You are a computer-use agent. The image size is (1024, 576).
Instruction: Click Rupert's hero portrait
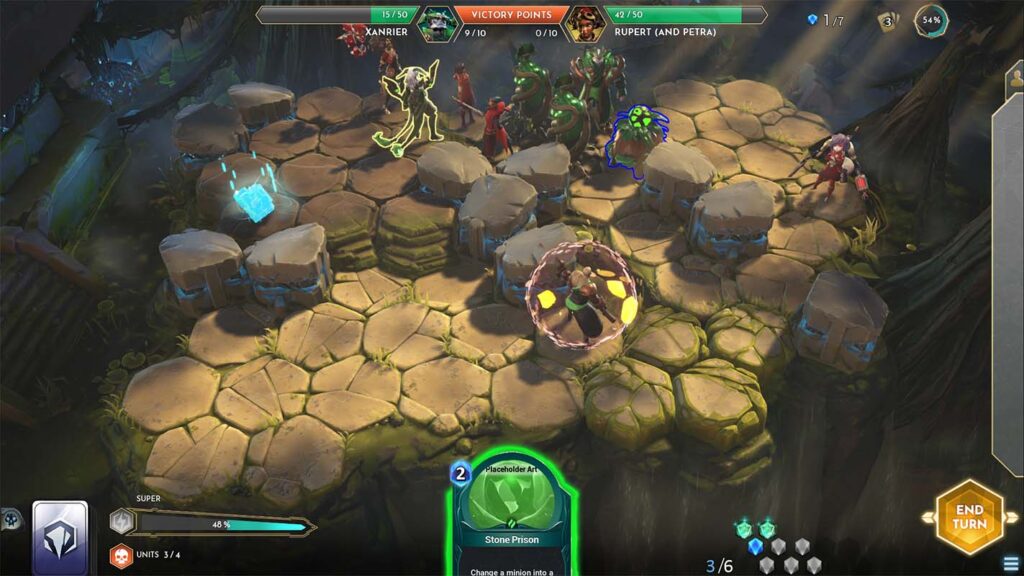(584, 23)
